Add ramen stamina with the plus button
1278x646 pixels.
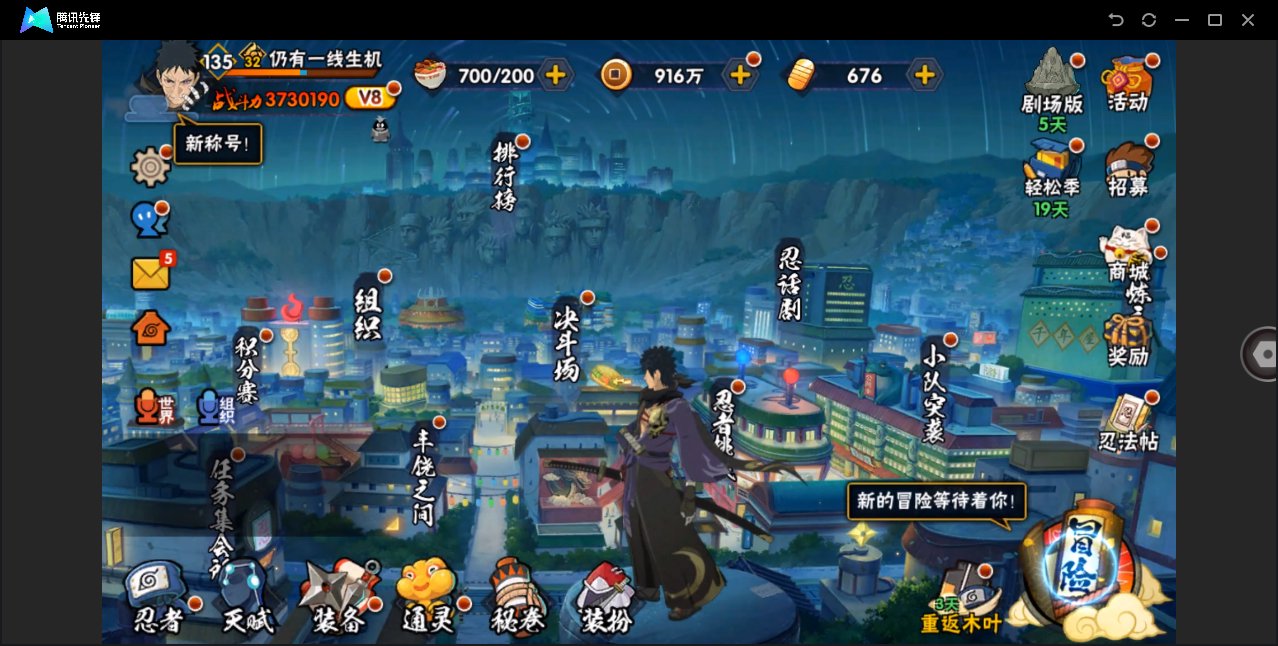(x=555, y=75)
